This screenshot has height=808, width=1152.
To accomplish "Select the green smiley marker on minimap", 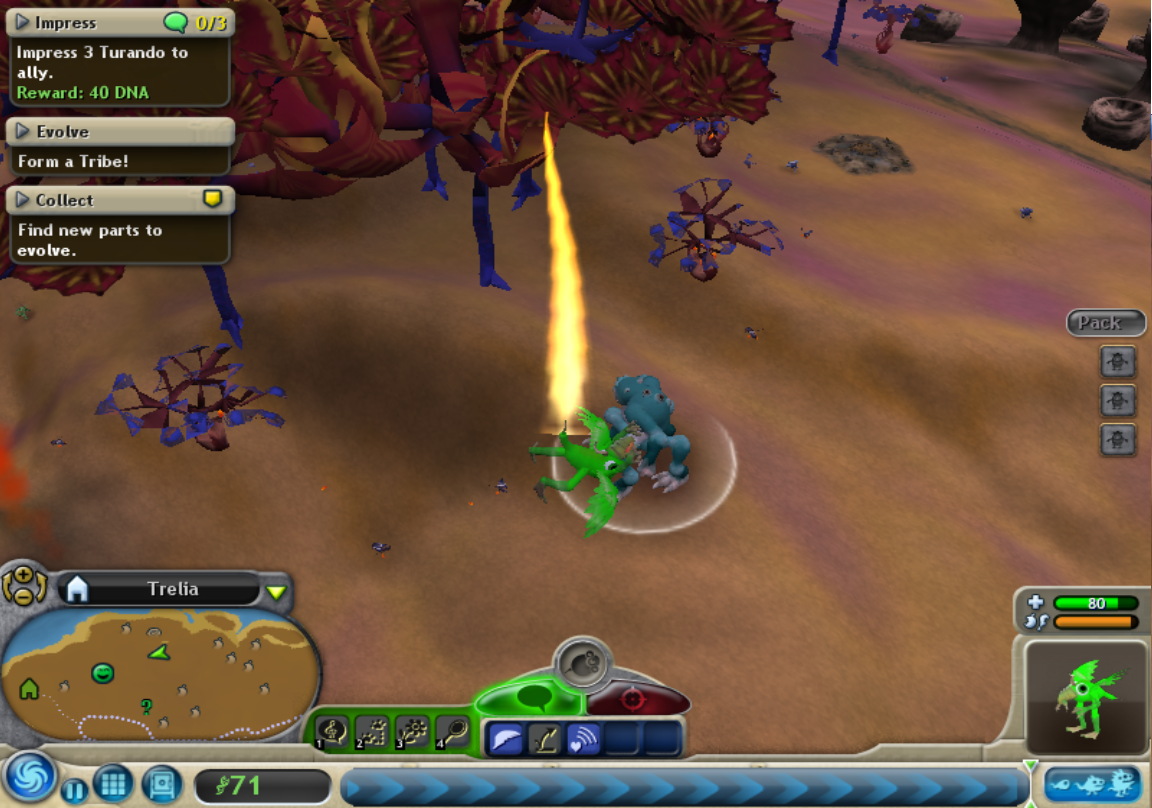I will 103,673.
